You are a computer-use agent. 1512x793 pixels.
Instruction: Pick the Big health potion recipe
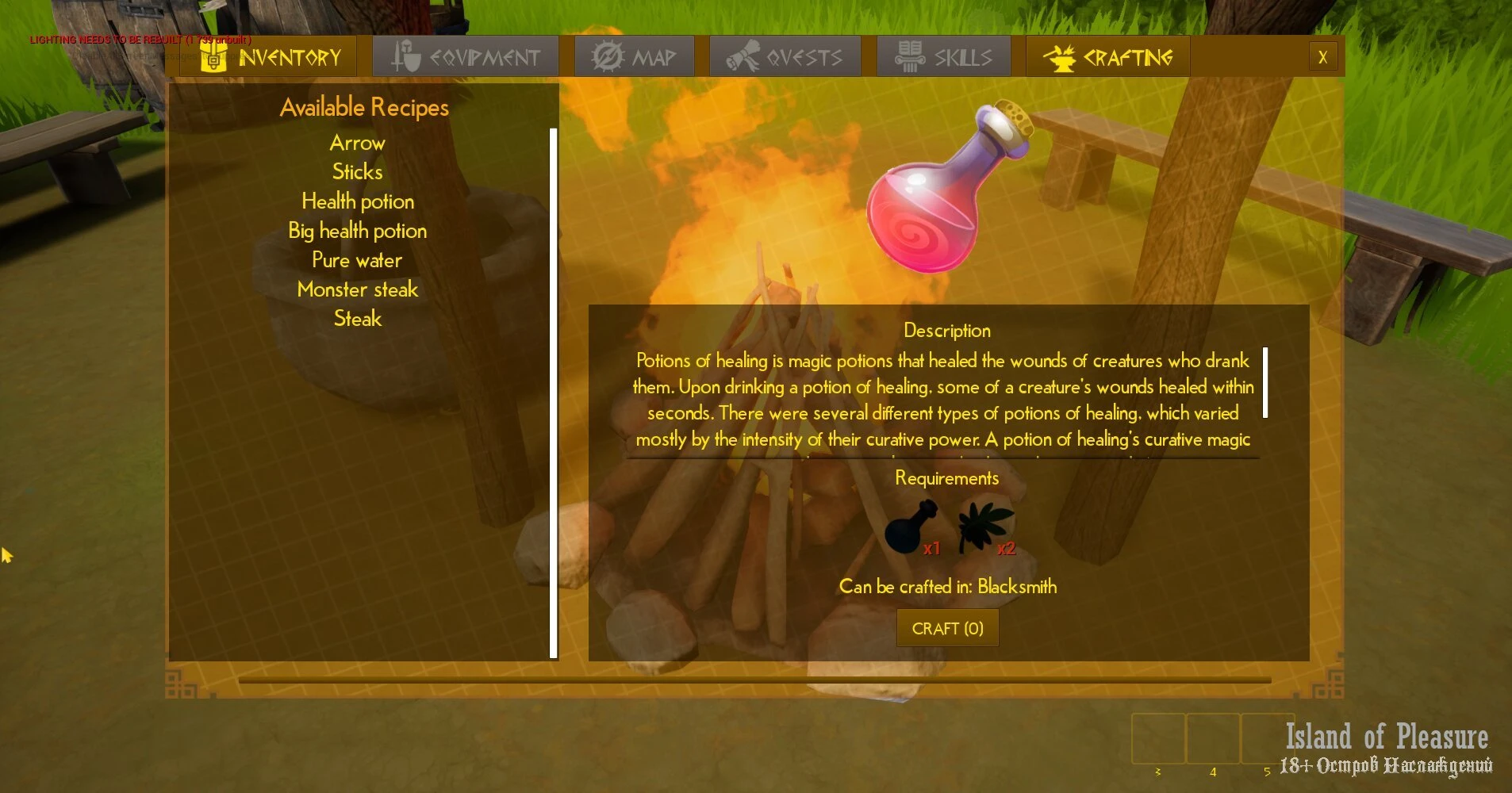pos(358,231)
